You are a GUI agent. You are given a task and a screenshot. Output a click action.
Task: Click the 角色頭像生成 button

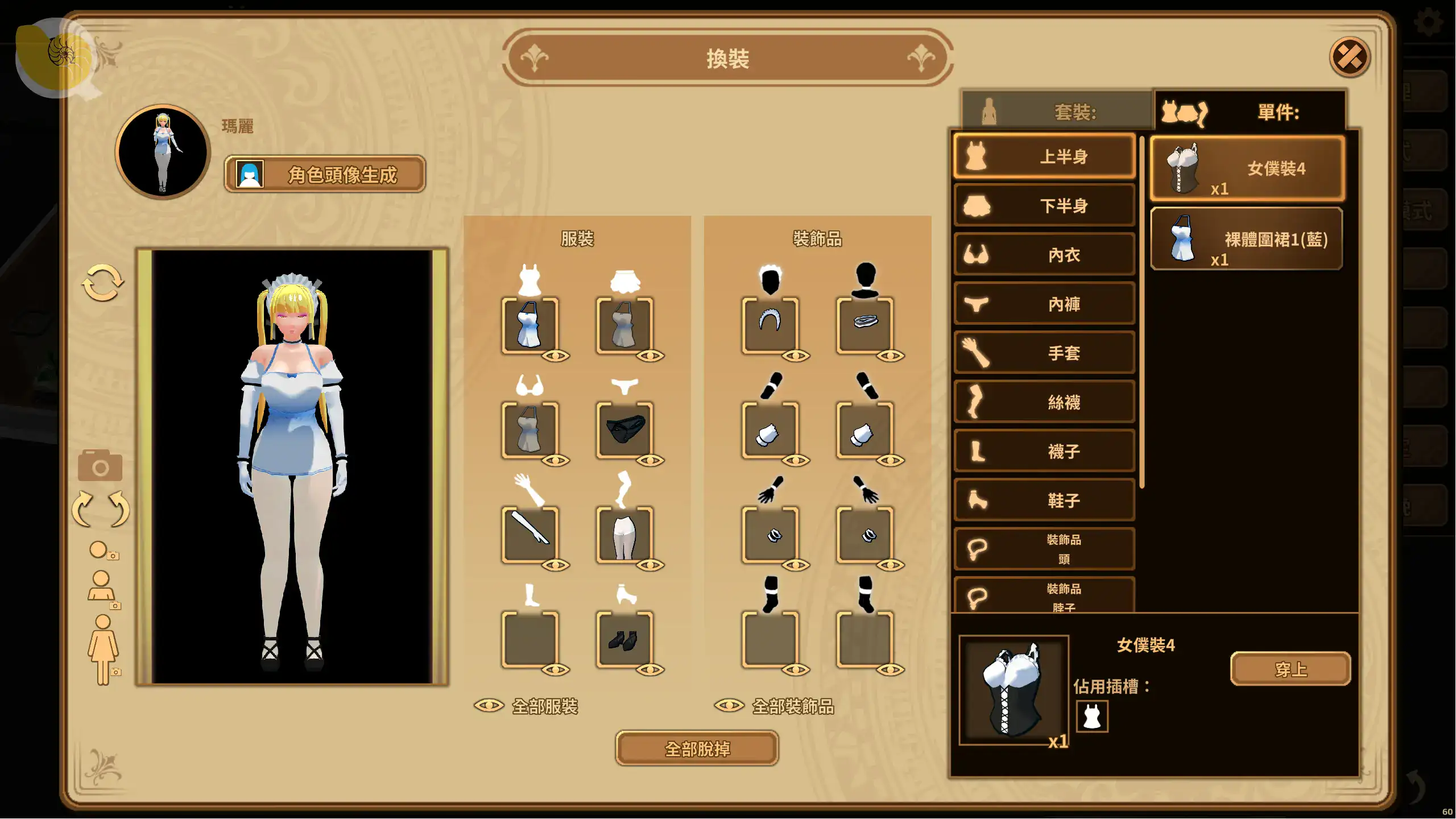point(325,174)
